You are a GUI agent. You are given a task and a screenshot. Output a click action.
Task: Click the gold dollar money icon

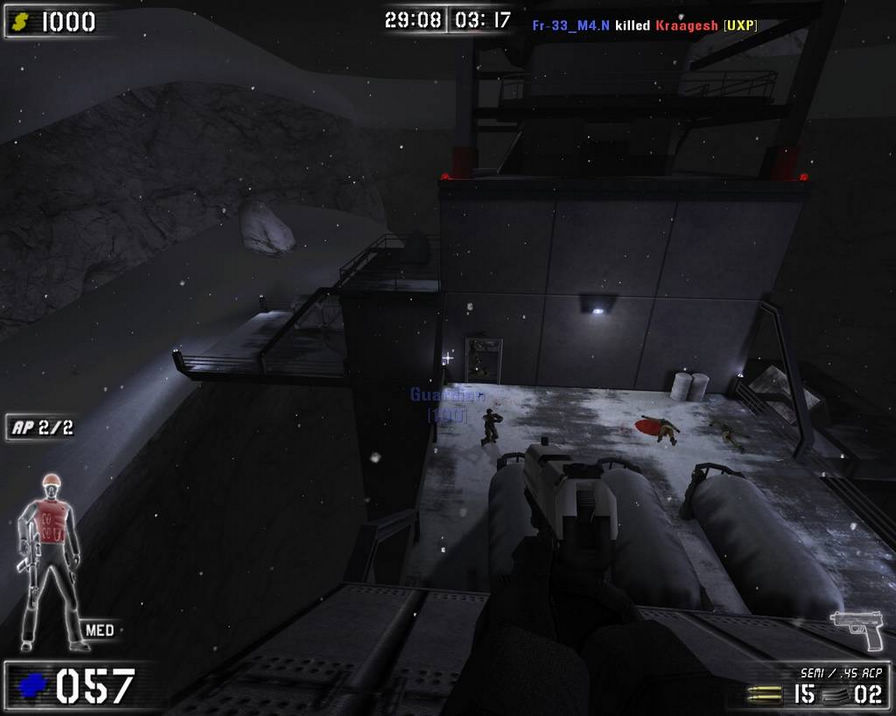22,22
